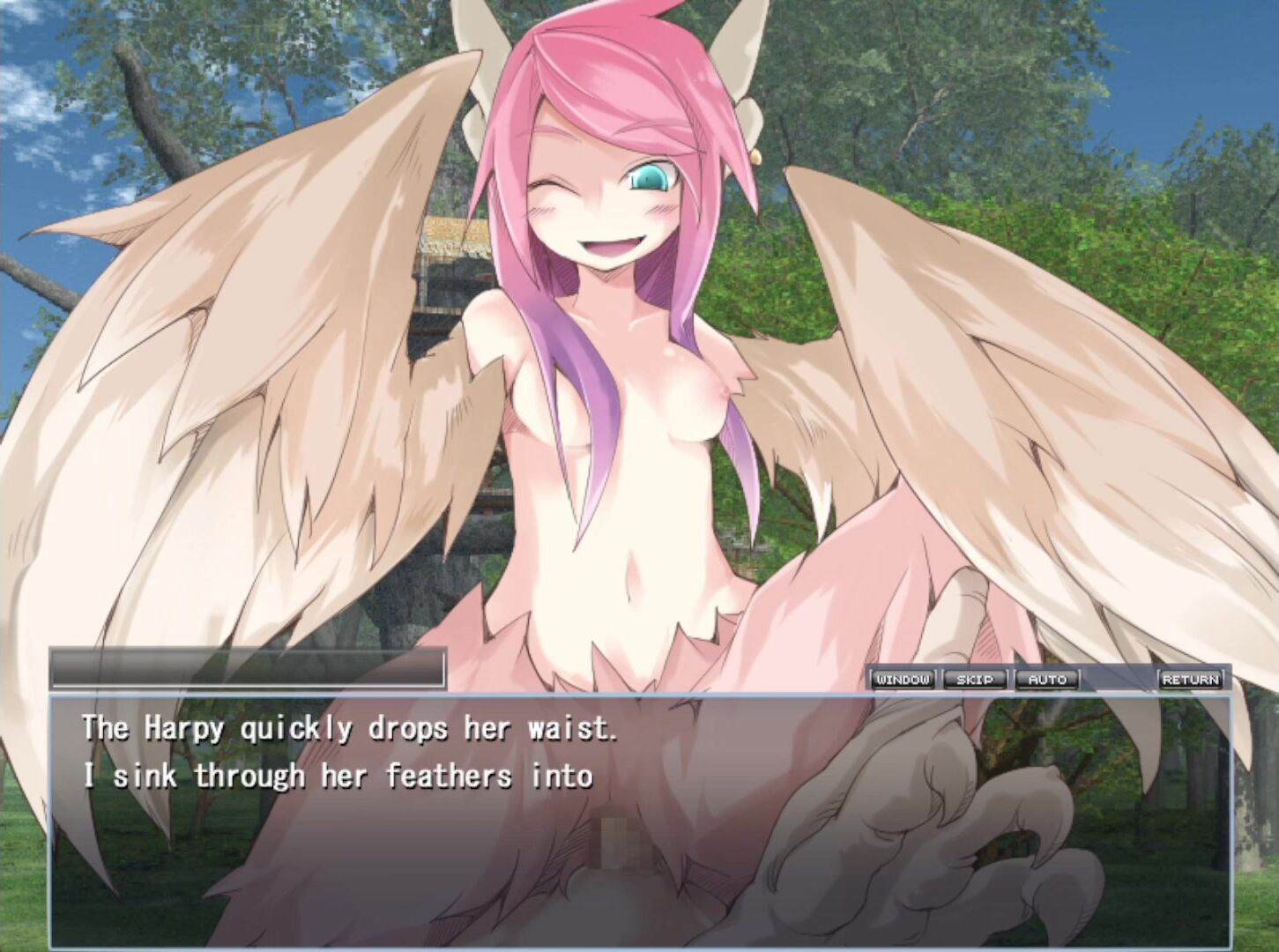Turn on AUTO text advance

[1046, 679]
